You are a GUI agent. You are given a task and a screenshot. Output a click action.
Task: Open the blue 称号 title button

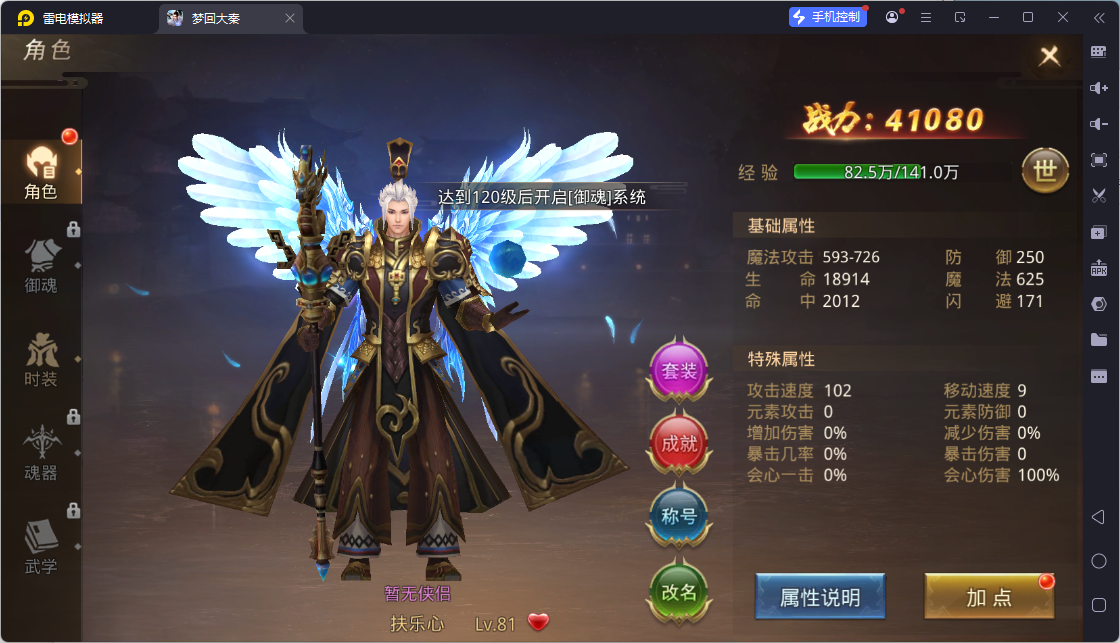coord(679,517)
